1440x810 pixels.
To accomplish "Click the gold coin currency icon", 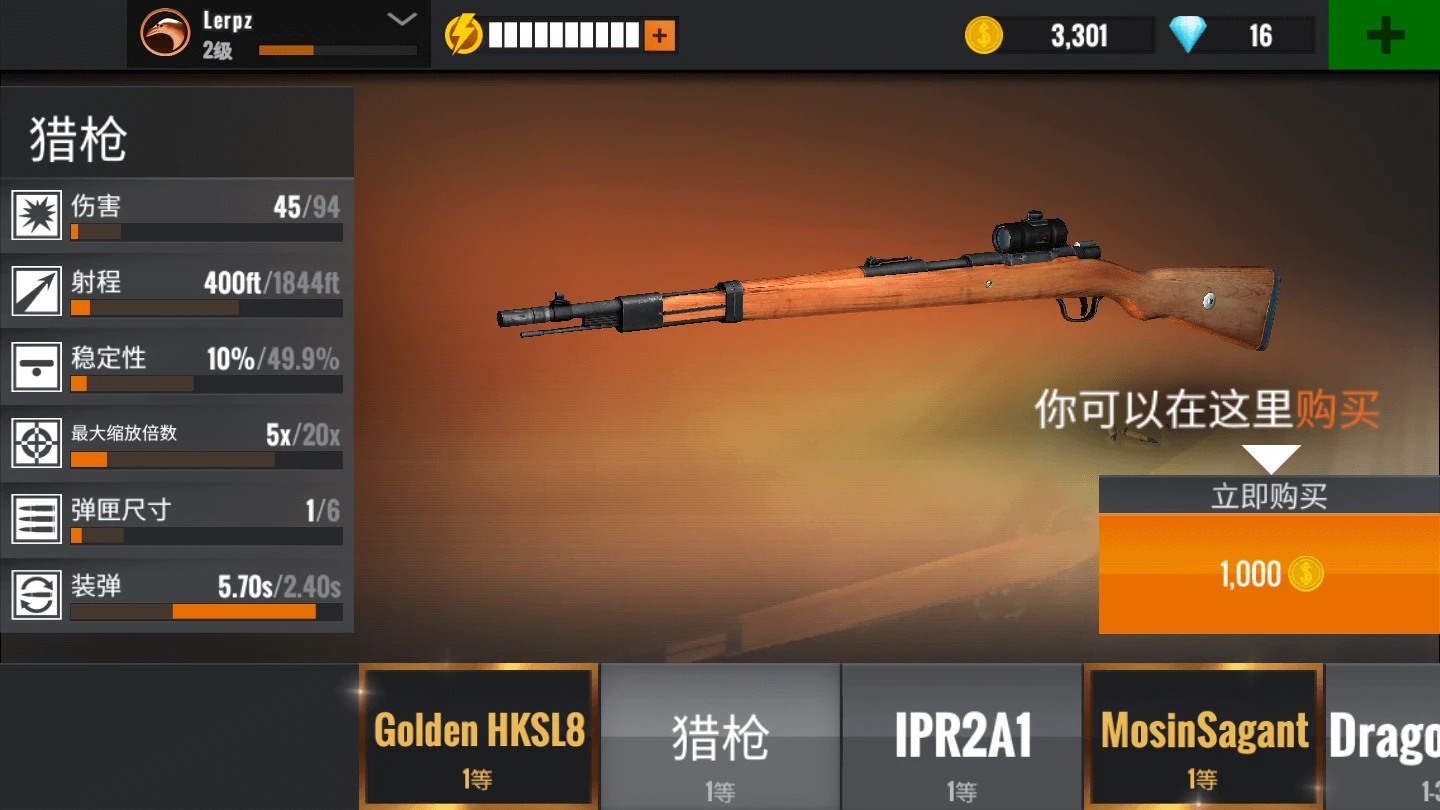I will [x=983, y=35].
